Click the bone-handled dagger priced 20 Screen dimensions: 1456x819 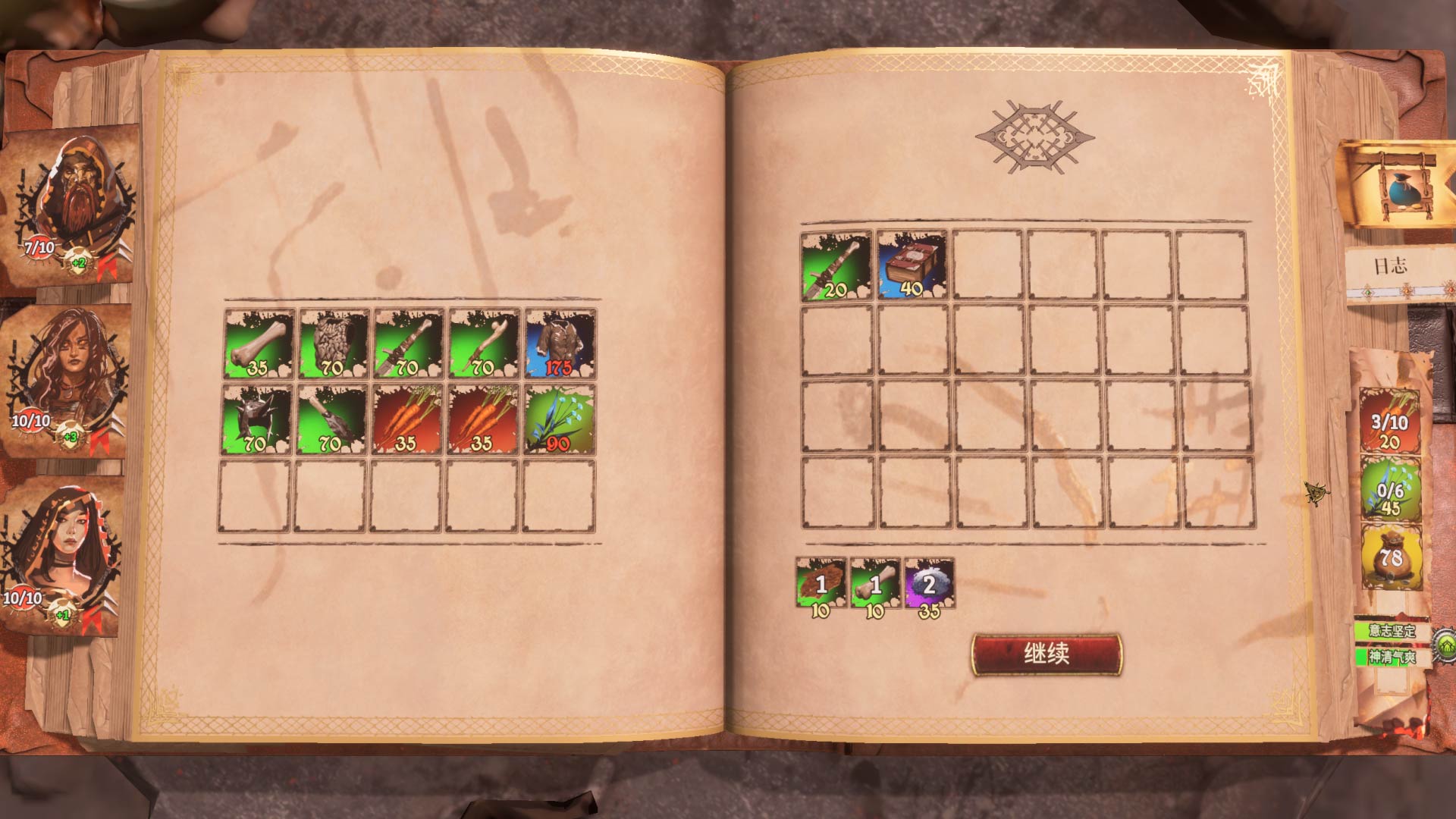click(x=836, y=265)
